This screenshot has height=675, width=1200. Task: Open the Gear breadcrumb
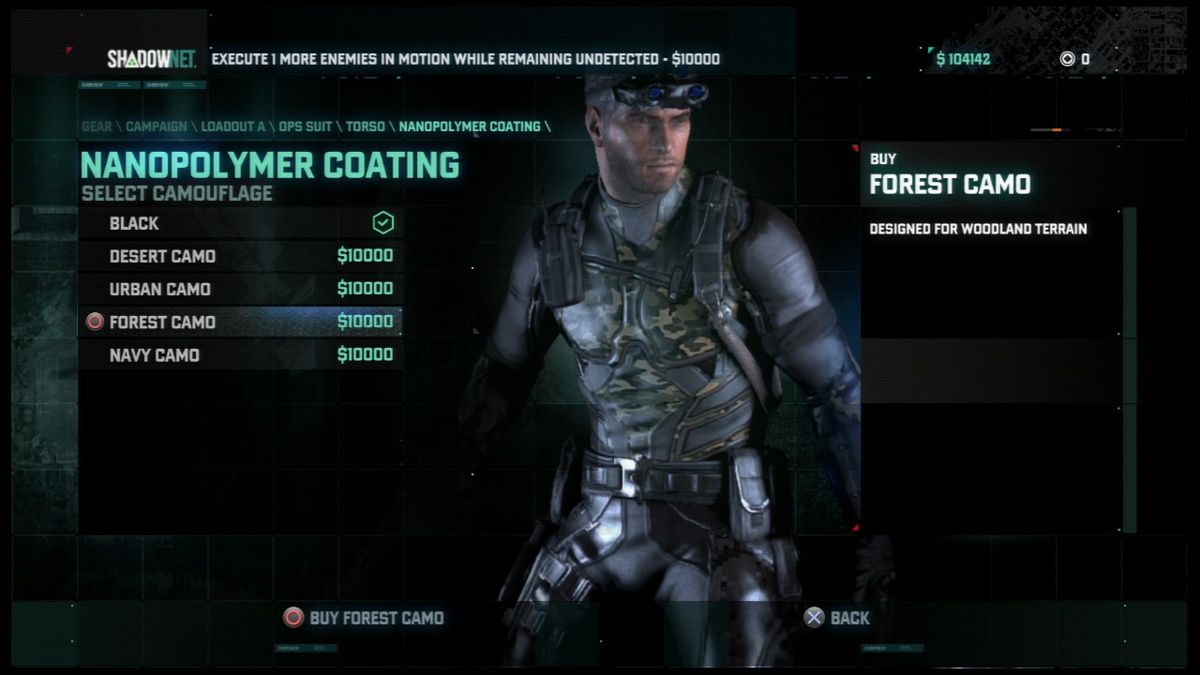(96, 127)
